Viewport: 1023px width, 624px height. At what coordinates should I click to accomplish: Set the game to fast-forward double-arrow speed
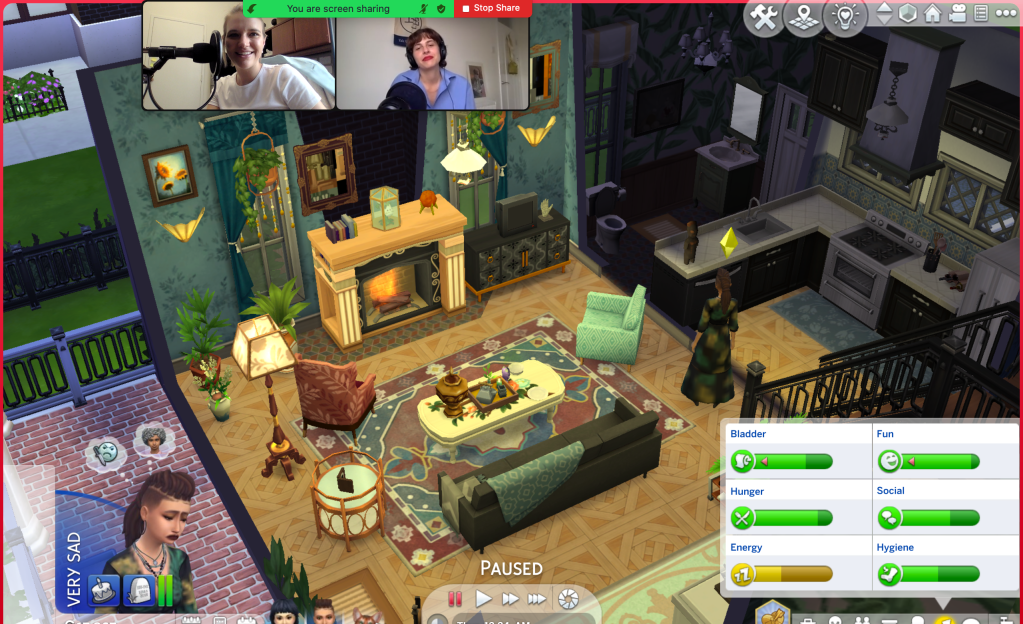click(510, 598)
